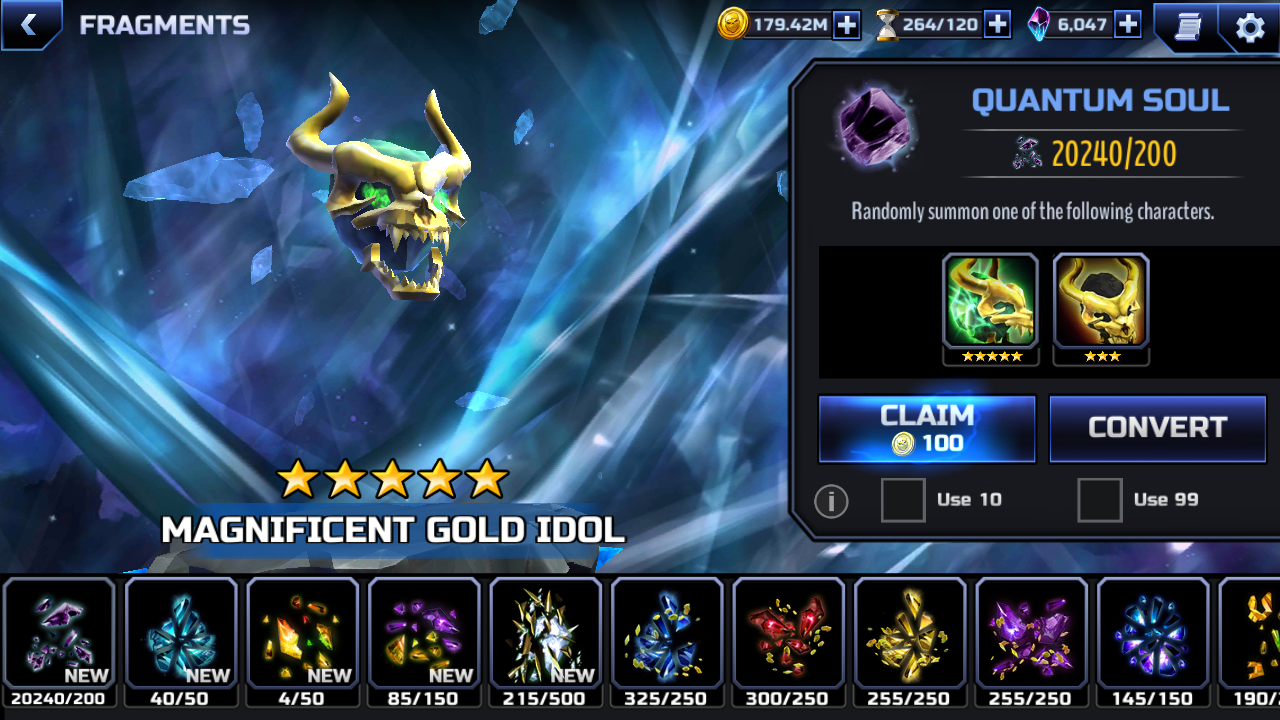The height and width of the screenshot is (720, 1280).
Task: Claim the Quantum Soul for 100 gold
Action: coord(927,429)
